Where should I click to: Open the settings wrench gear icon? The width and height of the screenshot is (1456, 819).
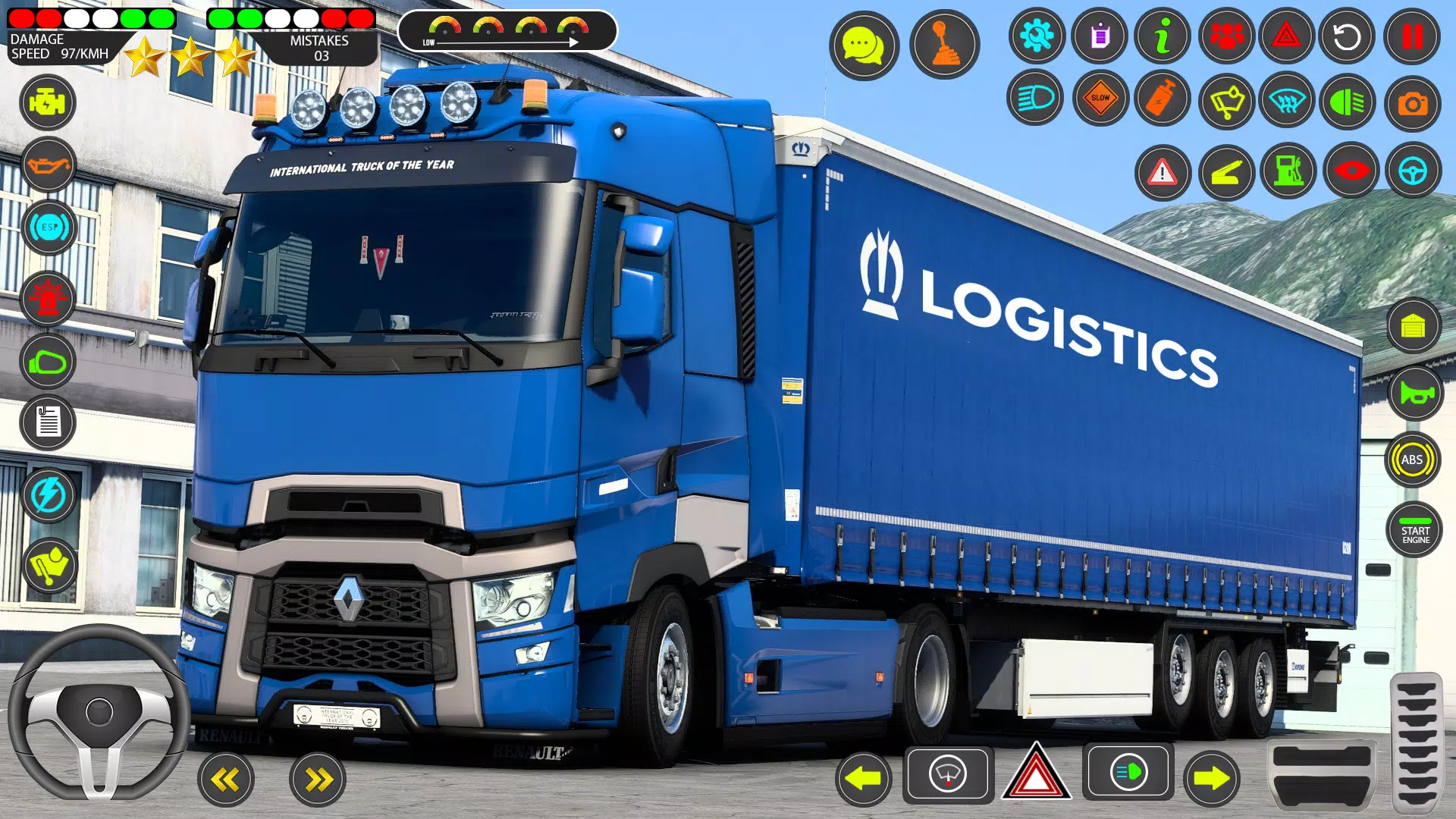tap(1036, 36)
